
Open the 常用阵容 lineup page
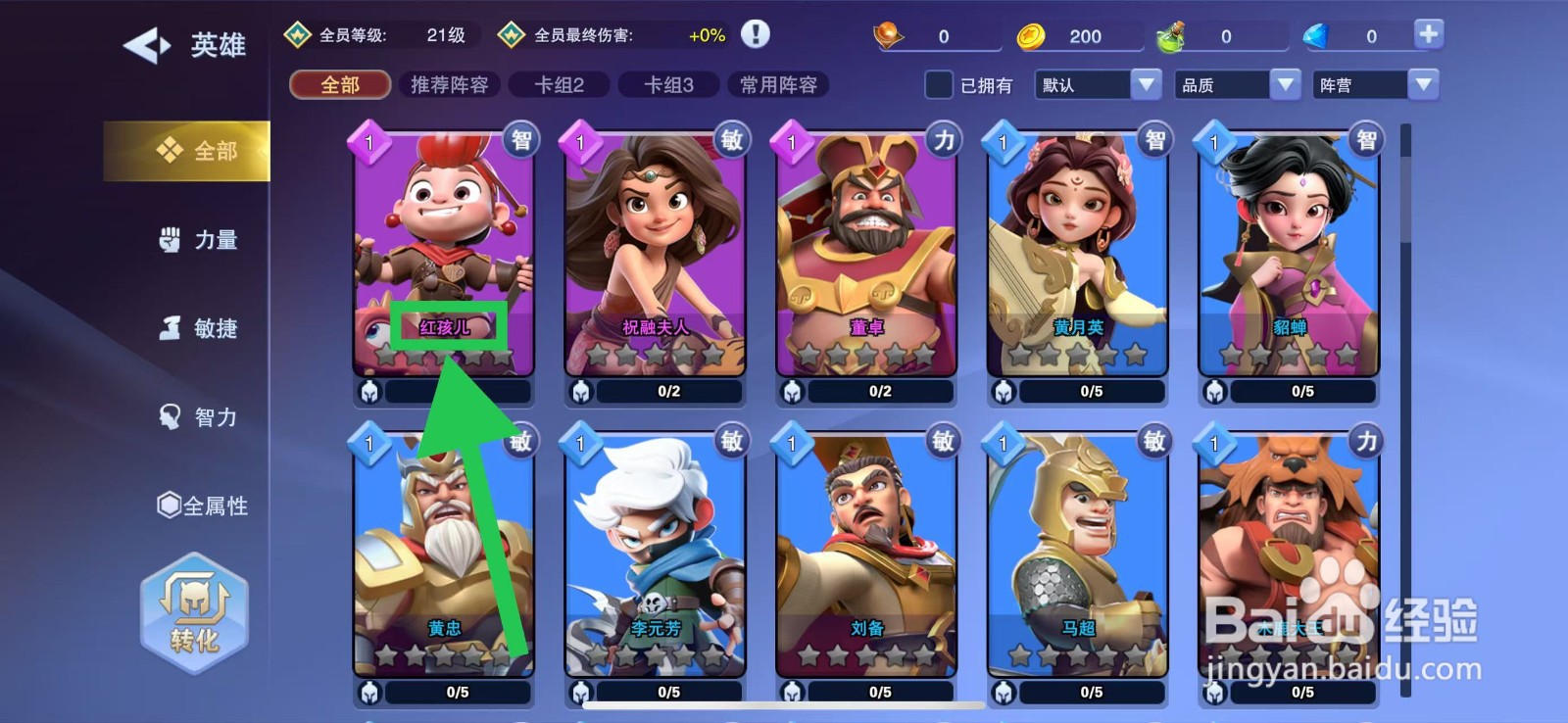coord(779,84)
